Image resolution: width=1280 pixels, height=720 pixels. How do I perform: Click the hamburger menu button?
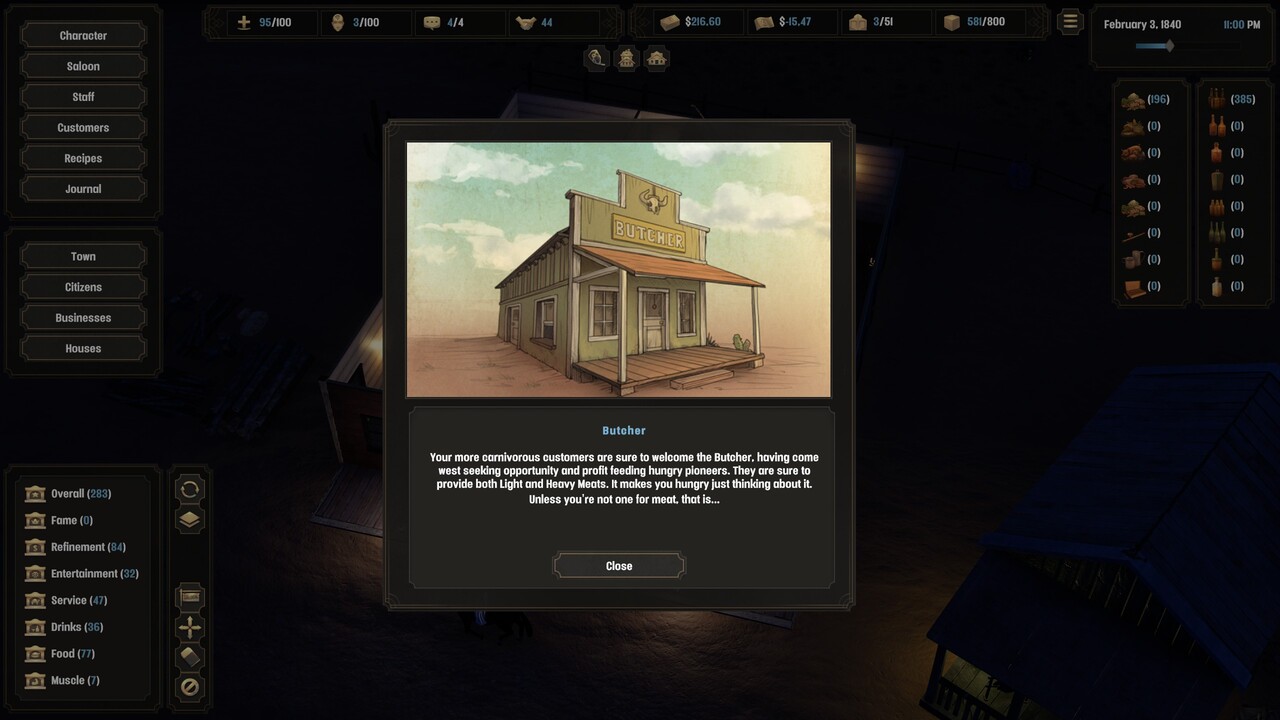[x=1070, y=21]
